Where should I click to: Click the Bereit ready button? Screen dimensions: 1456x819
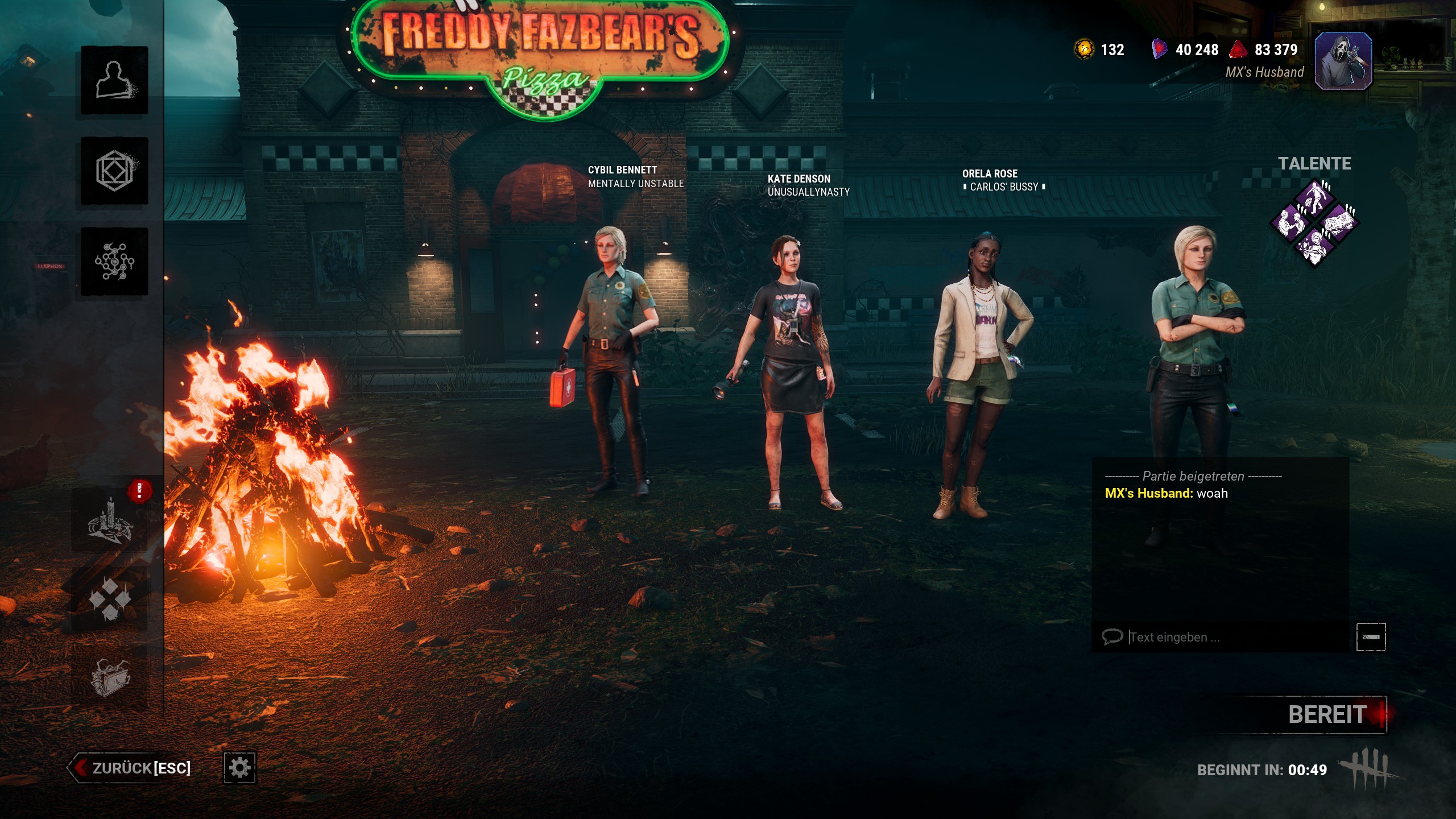(1327, 715)
